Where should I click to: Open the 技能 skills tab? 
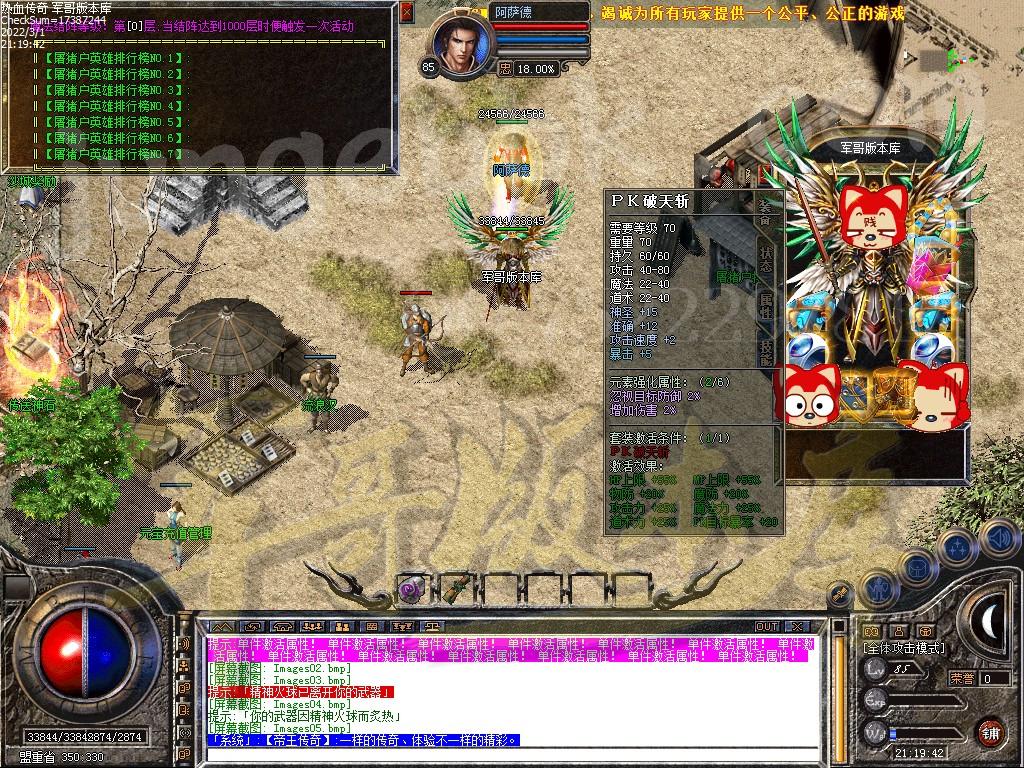pyautogui.click(x=765, y=352)
